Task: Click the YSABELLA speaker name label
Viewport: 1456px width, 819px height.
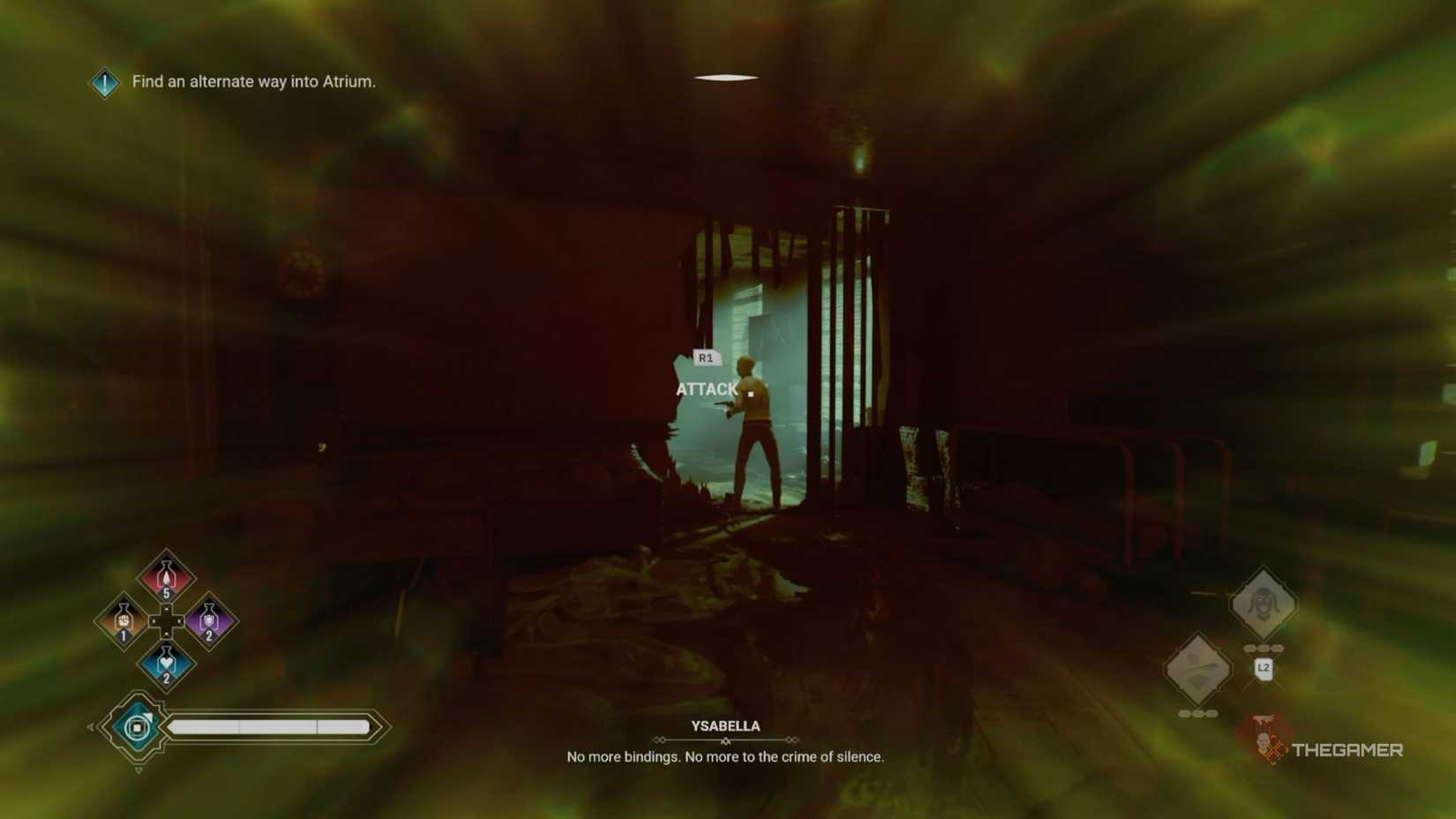Action: (724, 725)
